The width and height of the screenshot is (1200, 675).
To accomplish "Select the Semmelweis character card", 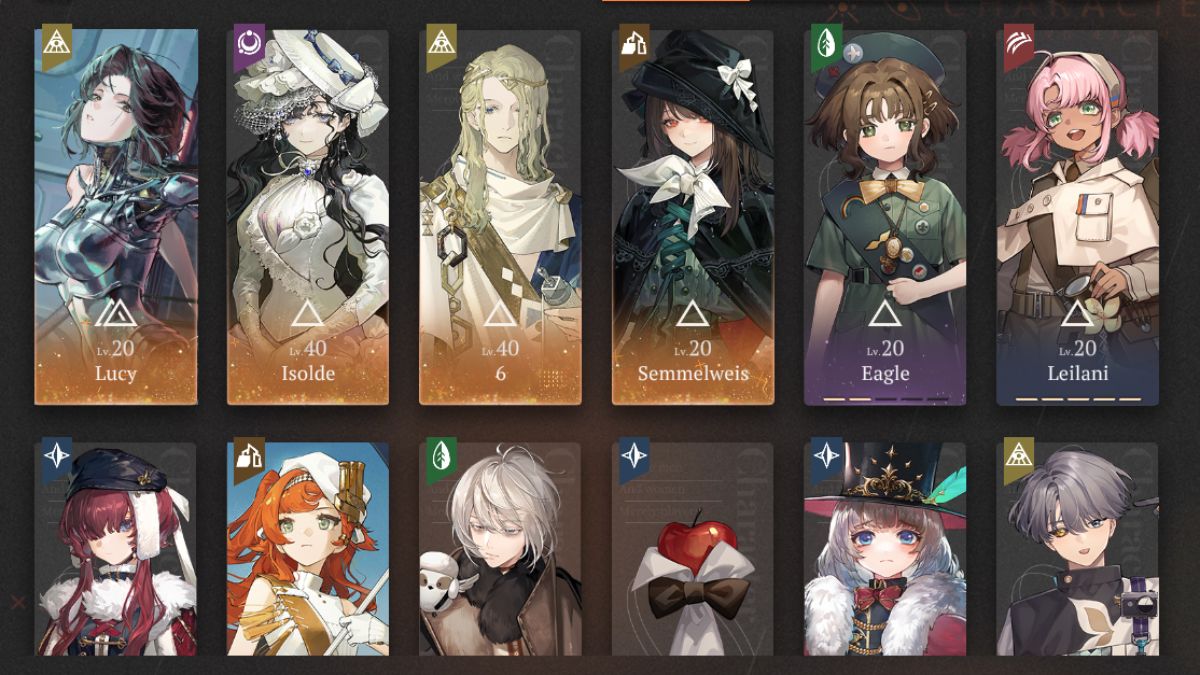I will click(693, 217).
